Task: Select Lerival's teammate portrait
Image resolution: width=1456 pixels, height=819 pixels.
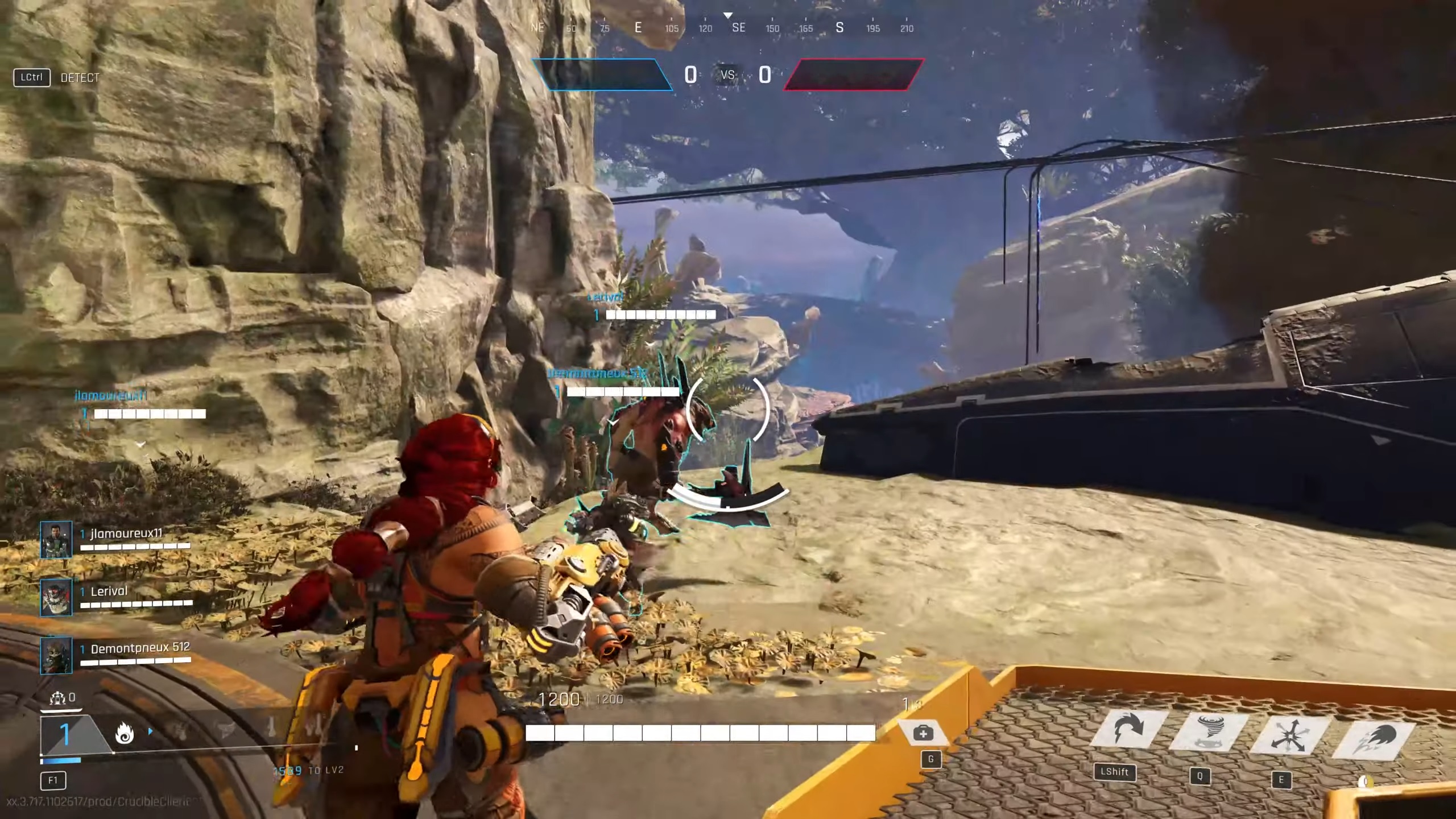Action: tap(56, 597)
